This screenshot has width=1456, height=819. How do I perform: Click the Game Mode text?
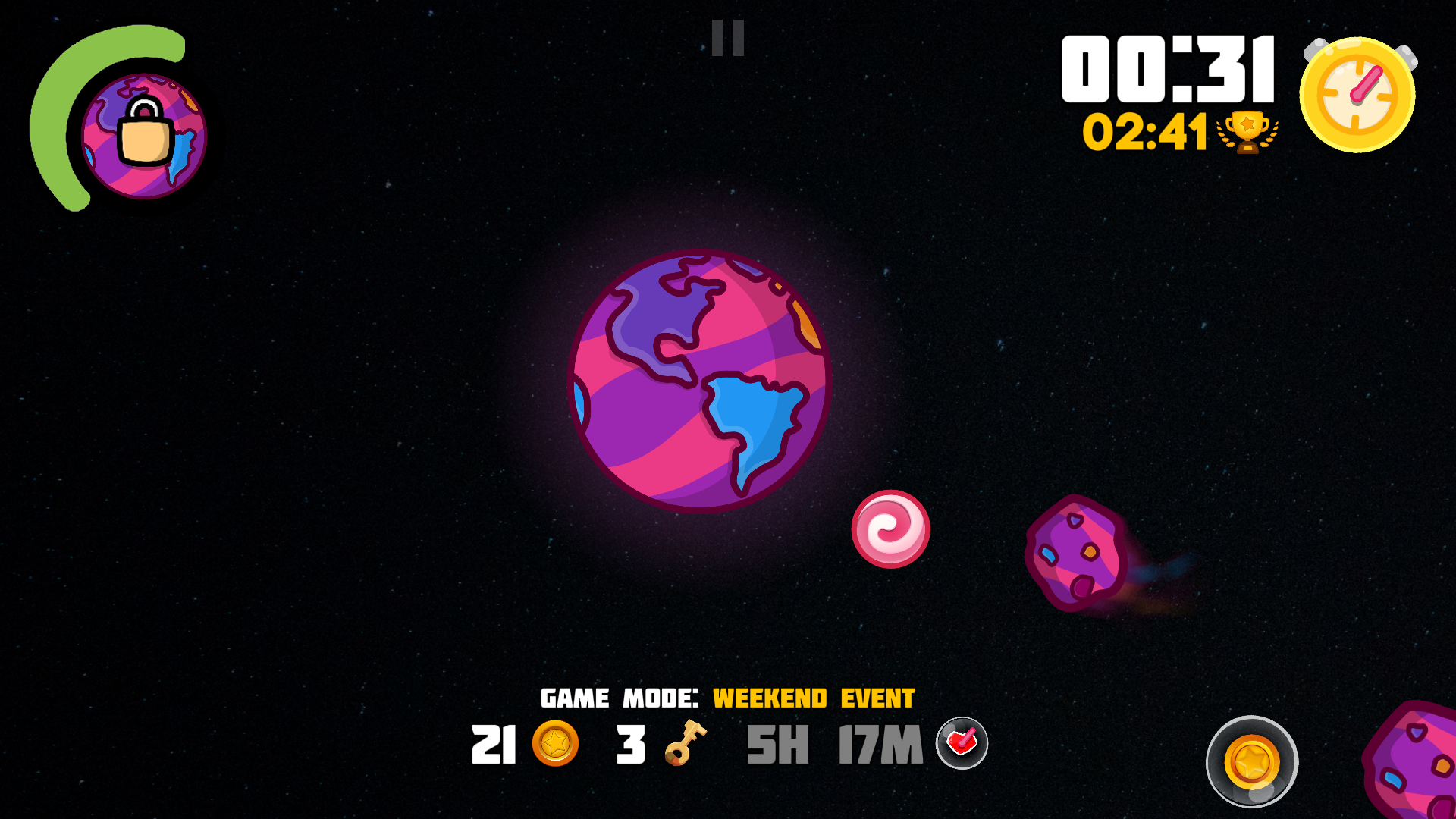coord(618,696)
